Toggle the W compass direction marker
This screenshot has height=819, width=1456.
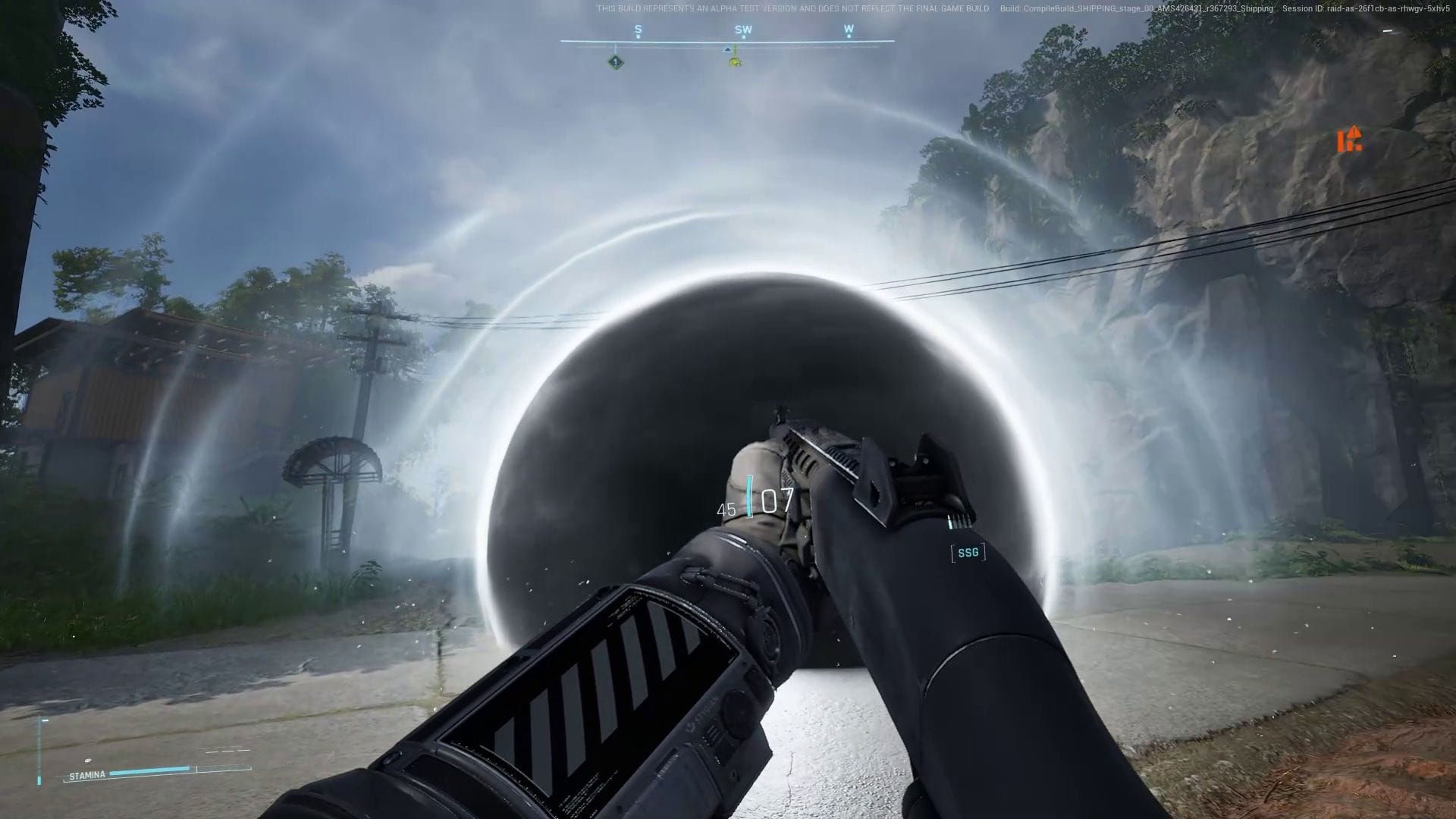pos(849,27)
